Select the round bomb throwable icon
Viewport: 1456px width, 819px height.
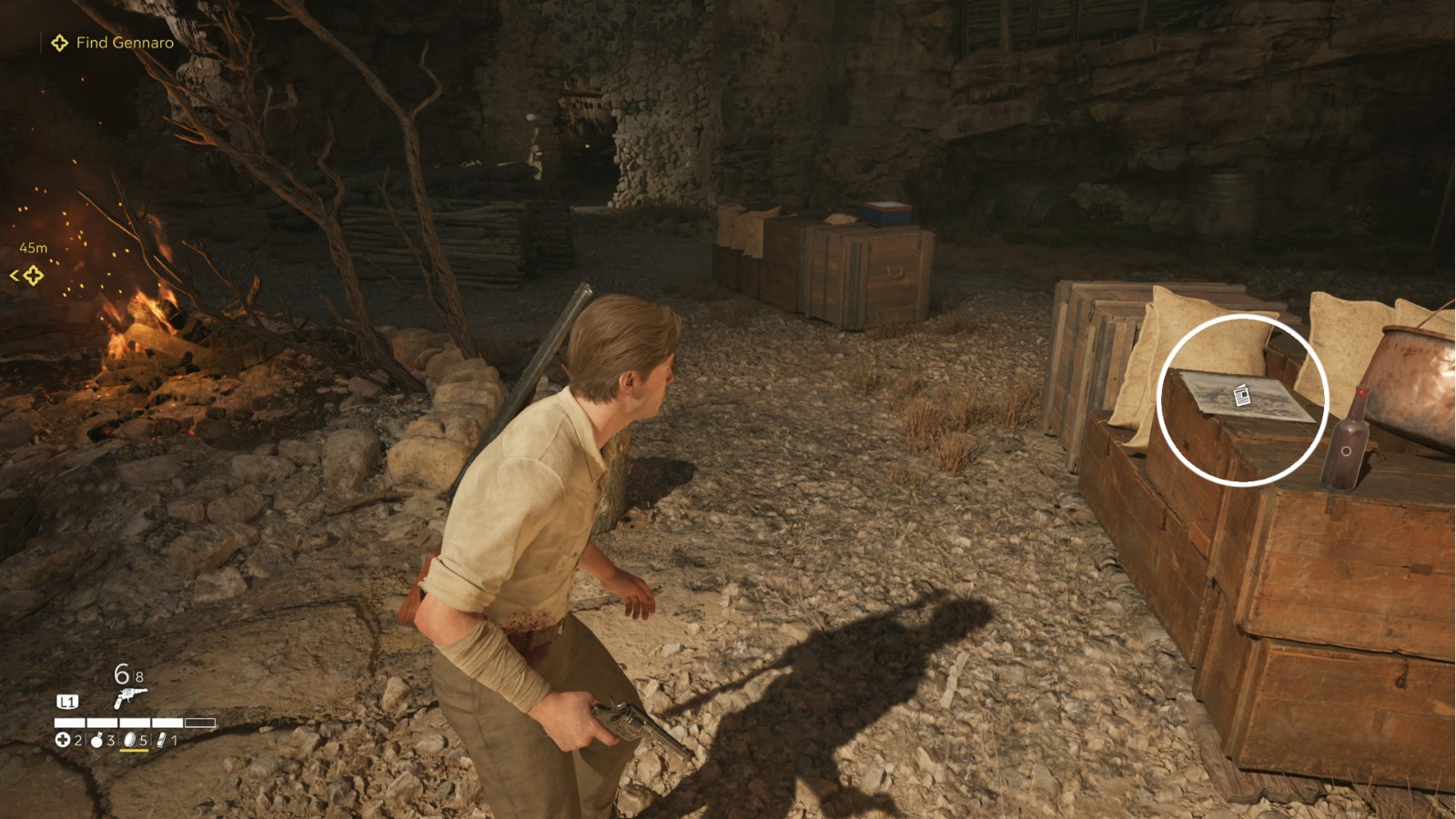pyautogui.click(x=97, y=740)
